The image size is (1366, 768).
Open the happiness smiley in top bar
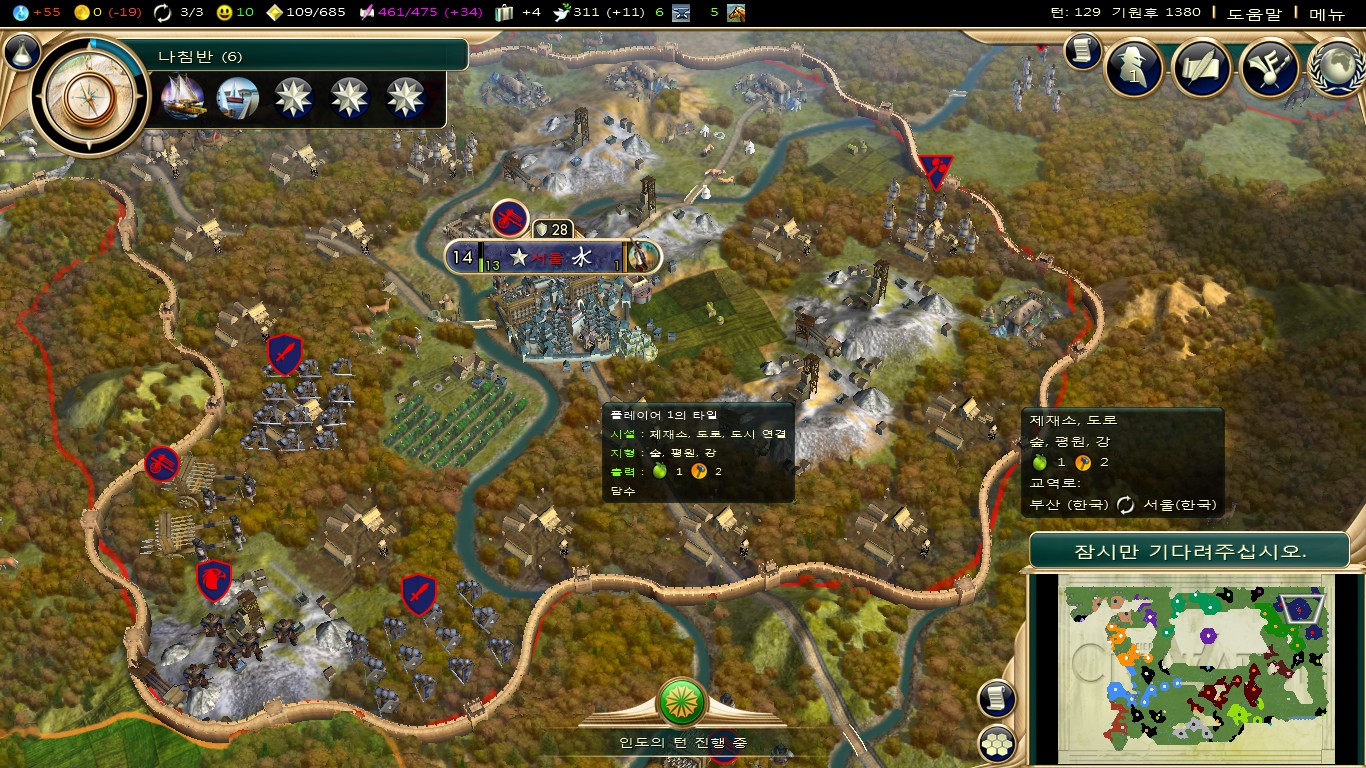point(224,13)
